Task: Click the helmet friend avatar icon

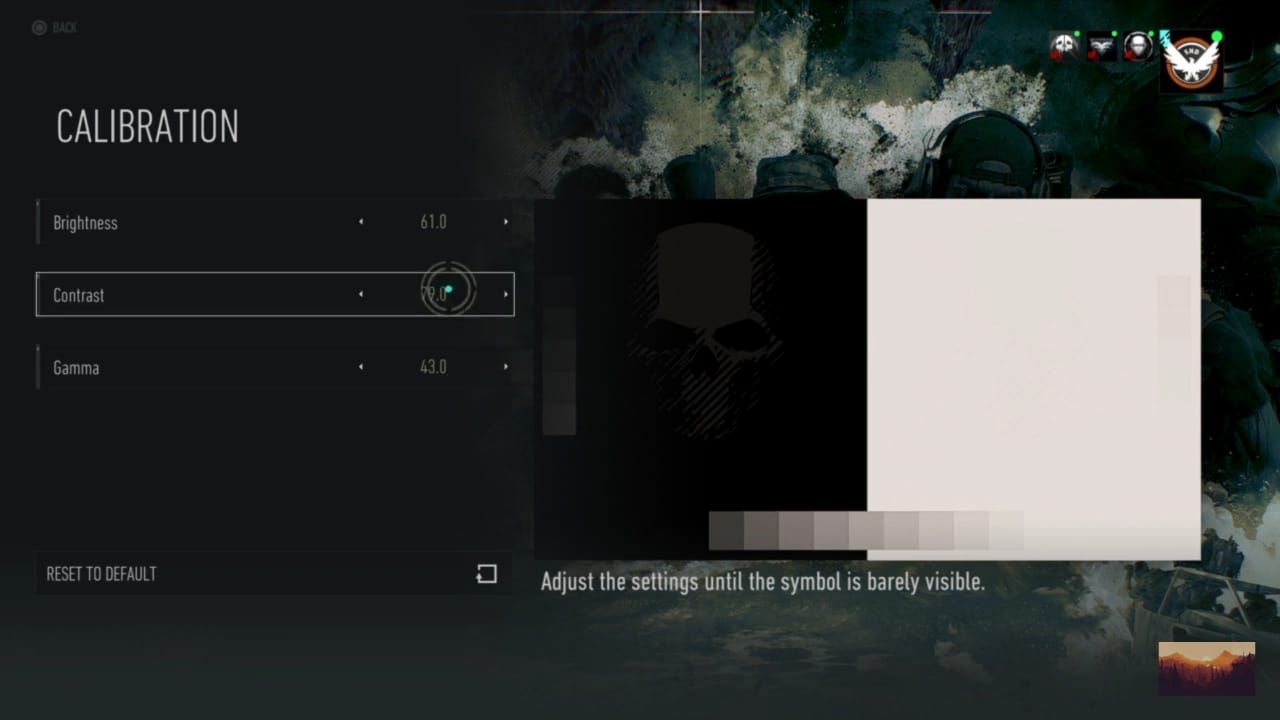Action: [1136, 47]
